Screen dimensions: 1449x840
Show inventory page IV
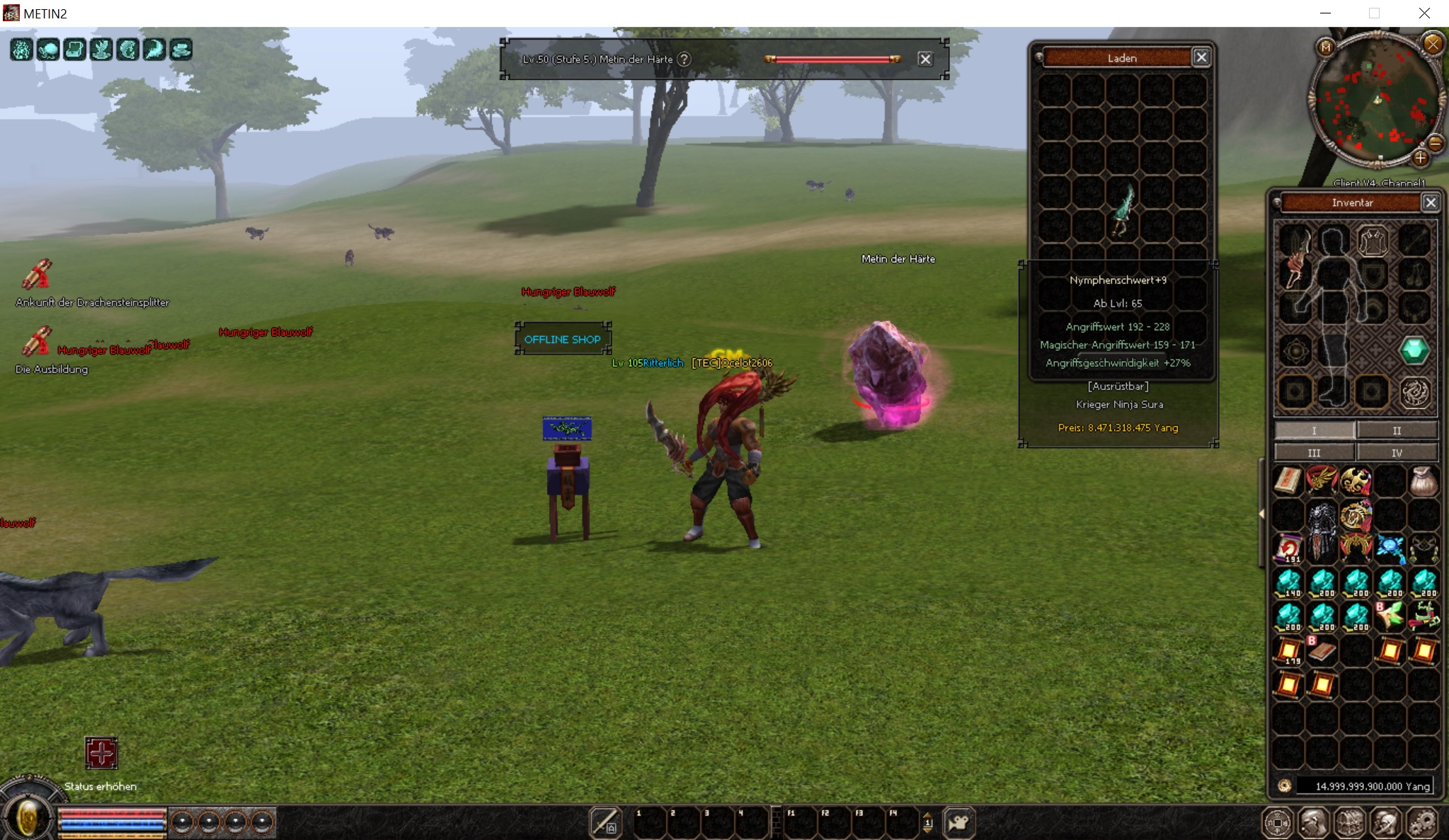[x=1396, y=453]
